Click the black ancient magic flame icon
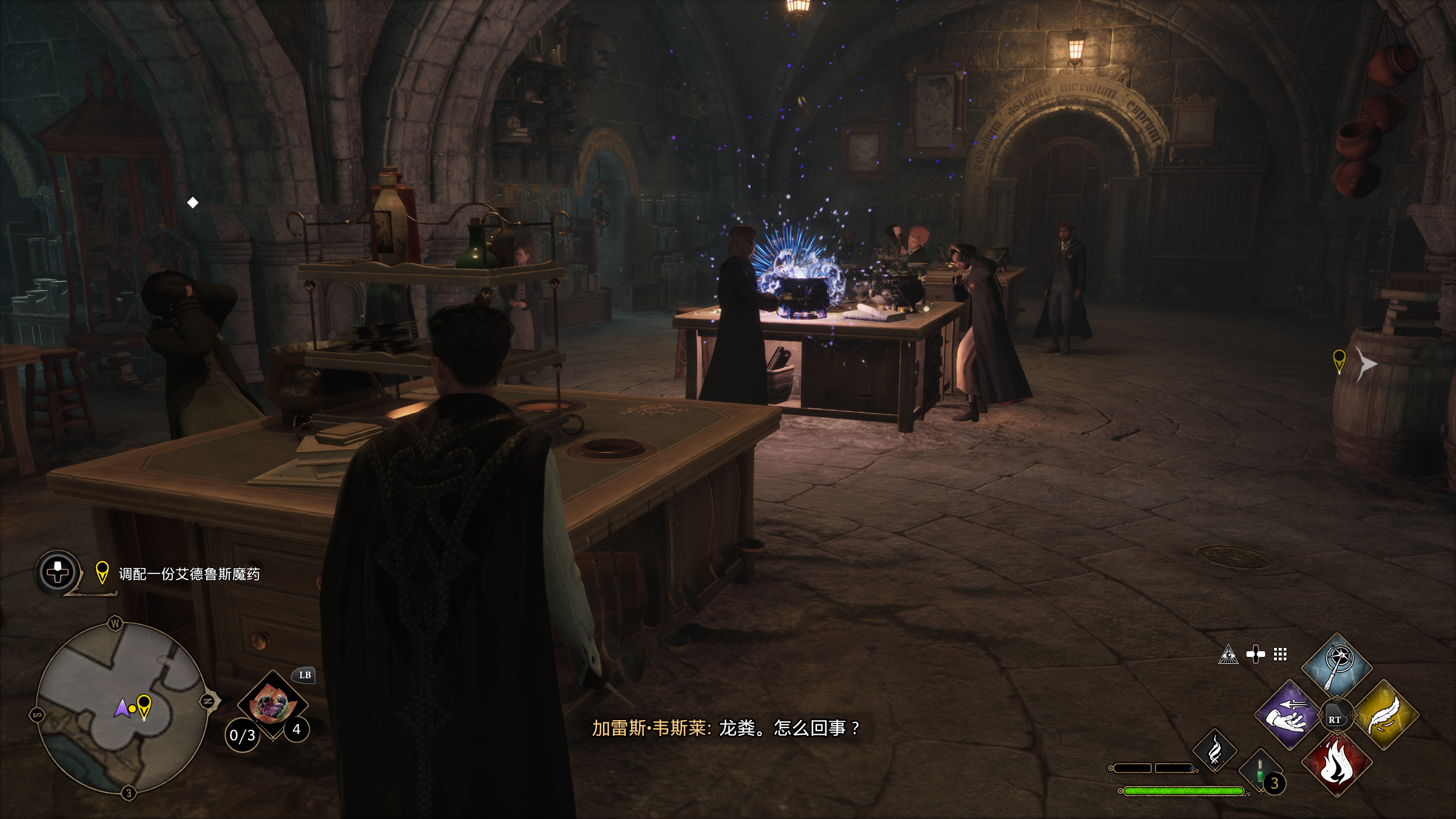 (x=1215, y=751)
